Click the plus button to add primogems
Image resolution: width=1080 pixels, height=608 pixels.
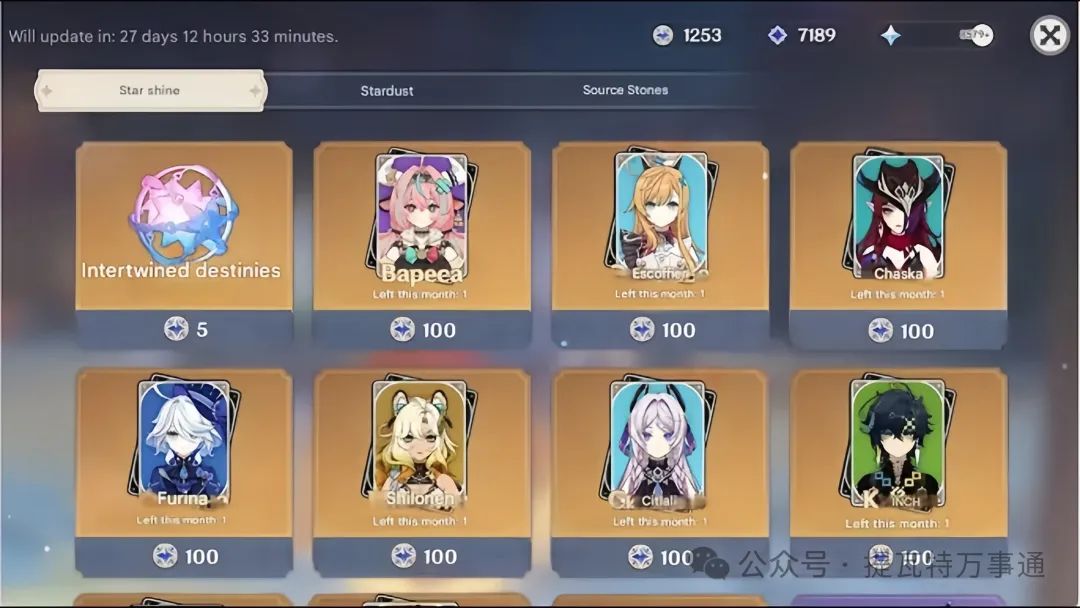(x=981, y=35)
